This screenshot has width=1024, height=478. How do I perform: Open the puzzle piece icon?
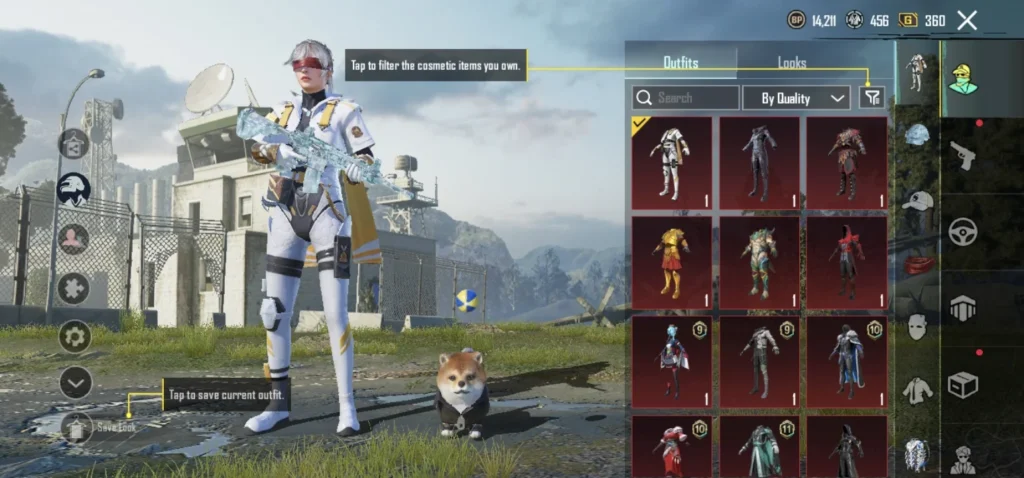[x=74, y=288]
